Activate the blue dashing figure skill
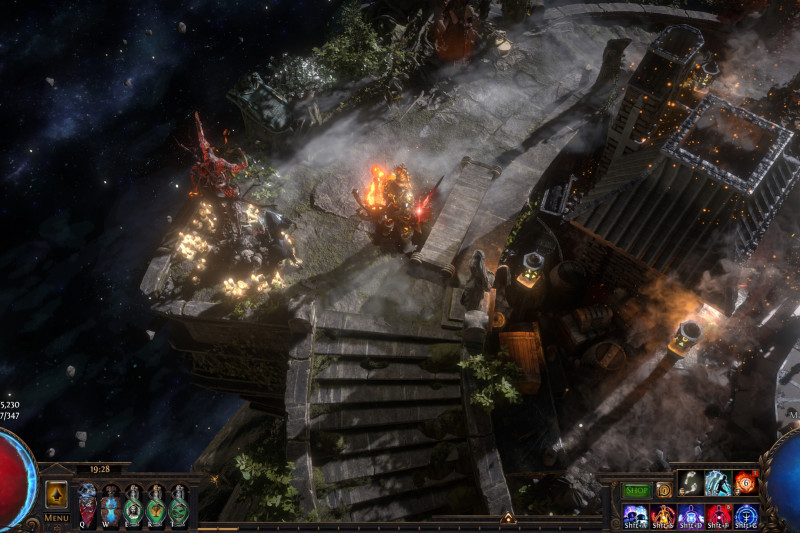 click(718, 483)
